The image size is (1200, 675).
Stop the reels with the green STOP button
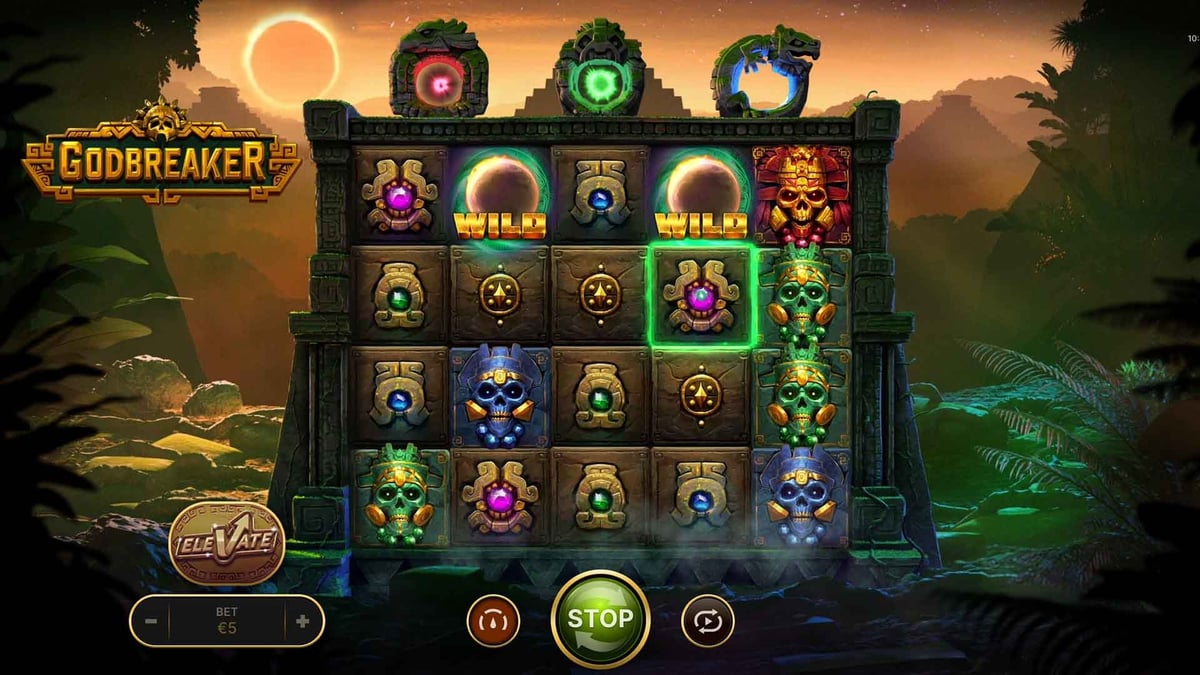600,619
